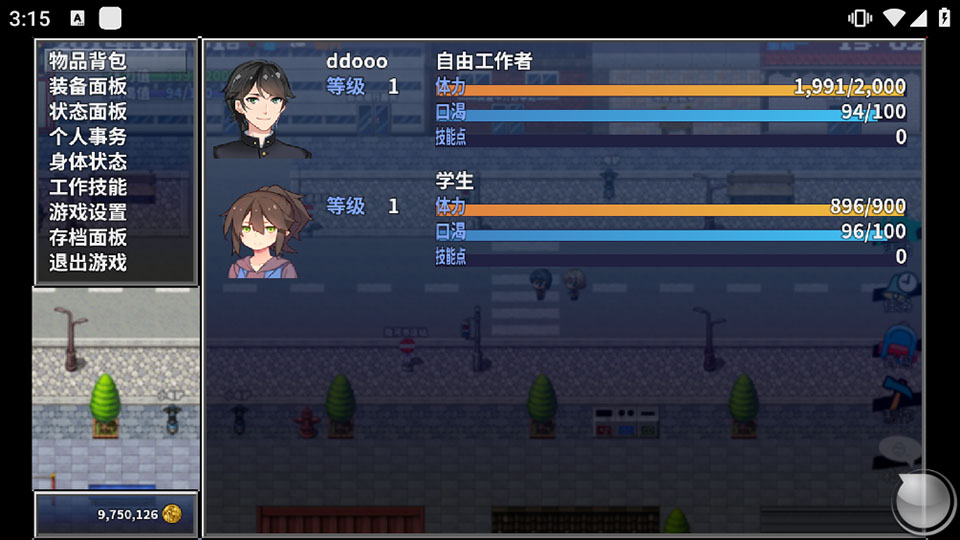Image resolution: width=960 pixels, height=540 pixels.
Task: Open 游戏设置 game settings
Action: 89,212
